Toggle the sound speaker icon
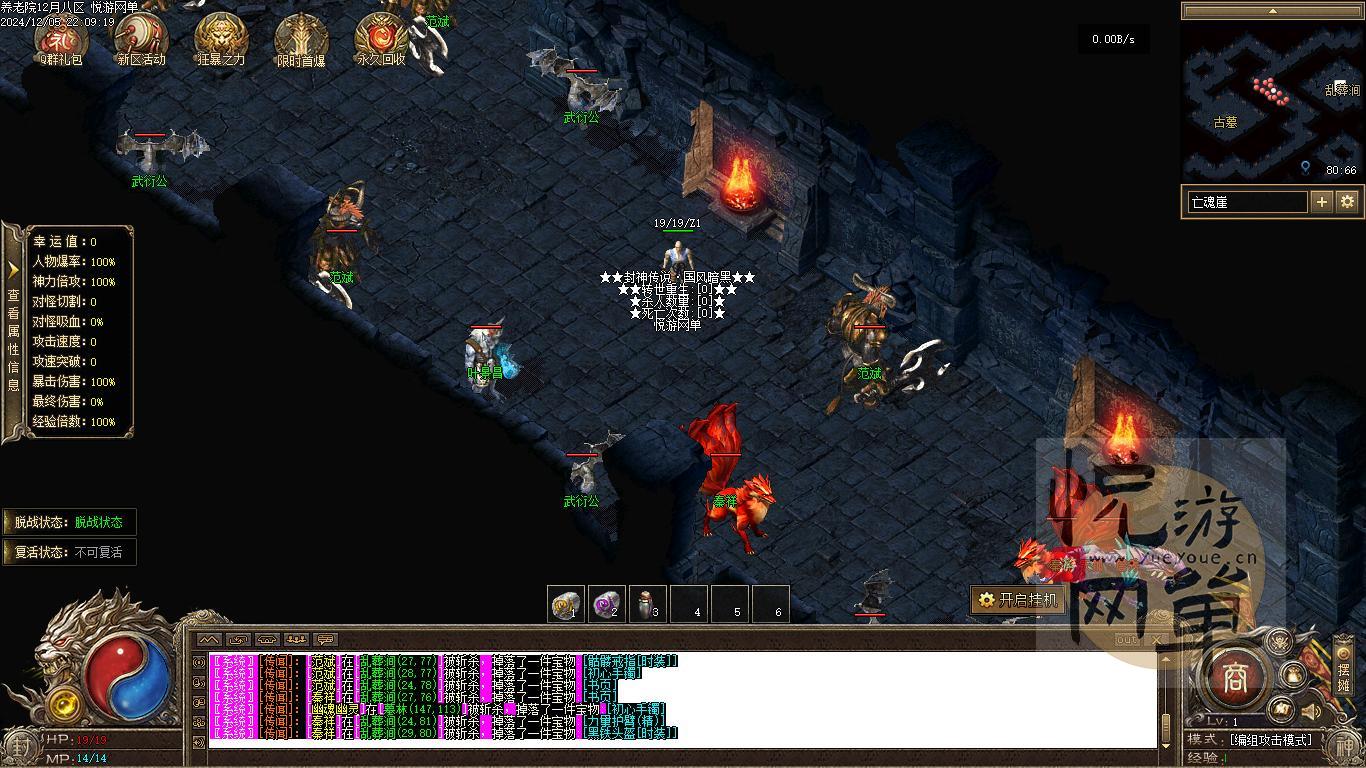Viewport: 1366px width, 768px height. coord(1310,712)
